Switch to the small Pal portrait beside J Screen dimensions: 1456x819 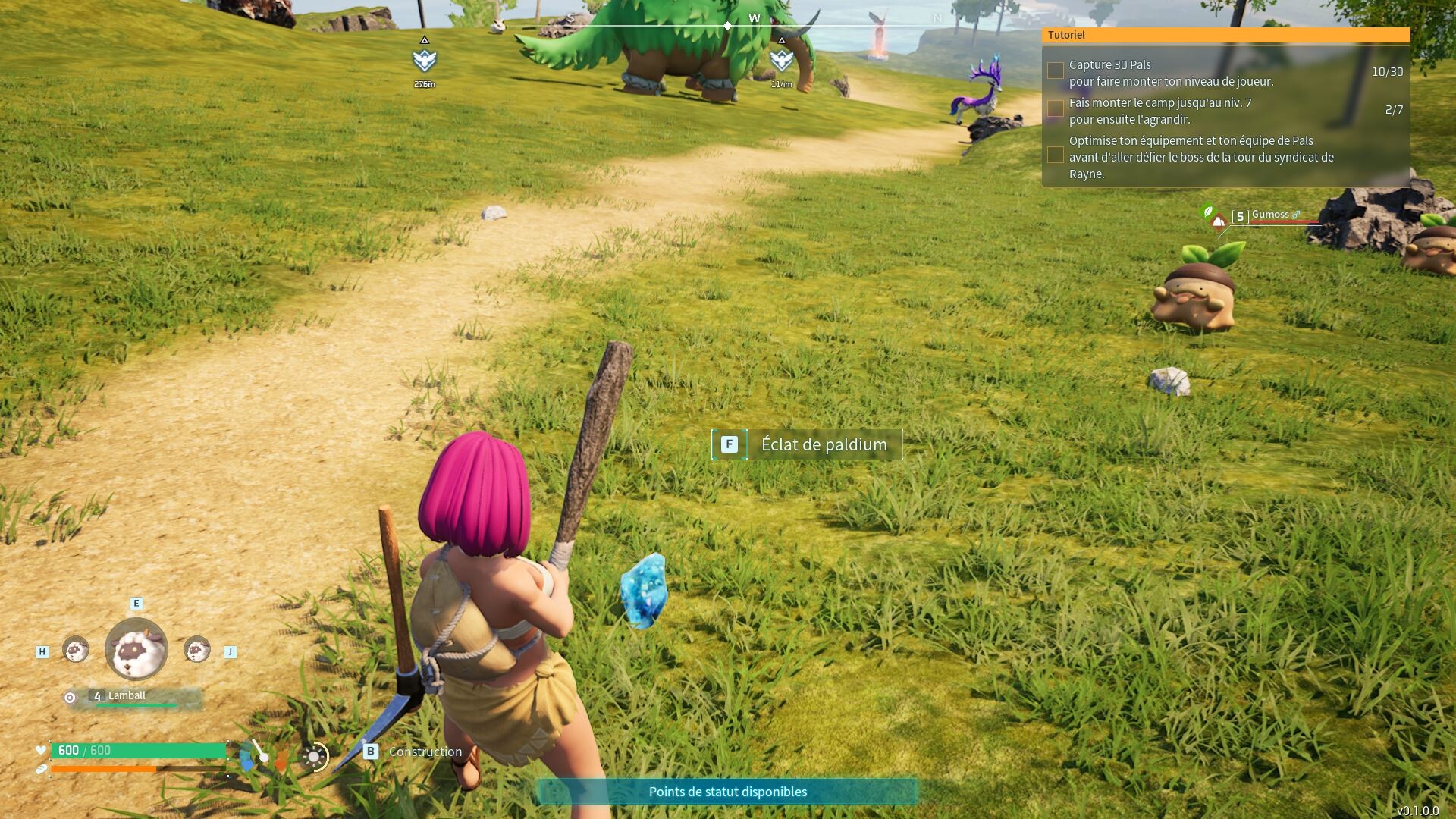(x=197, y=649)
